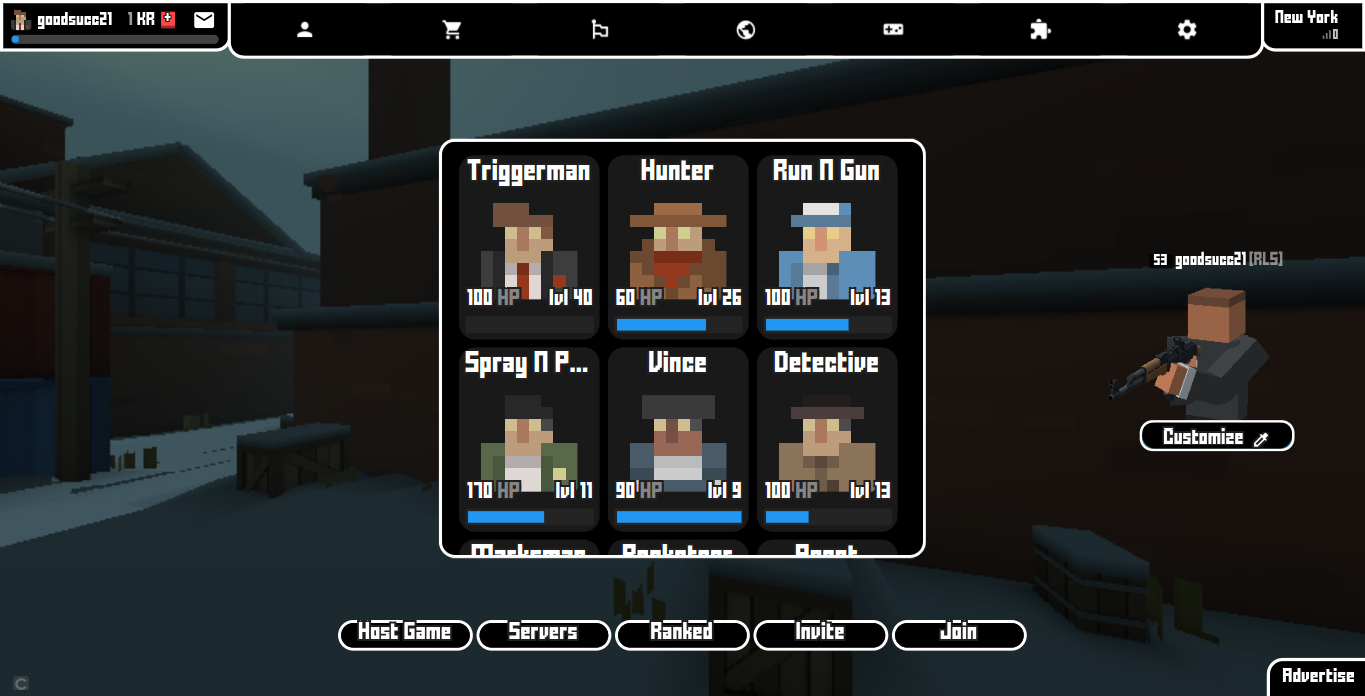Open the mail envelope inbox
1365x696 pixels.
[x=204, y=19]
